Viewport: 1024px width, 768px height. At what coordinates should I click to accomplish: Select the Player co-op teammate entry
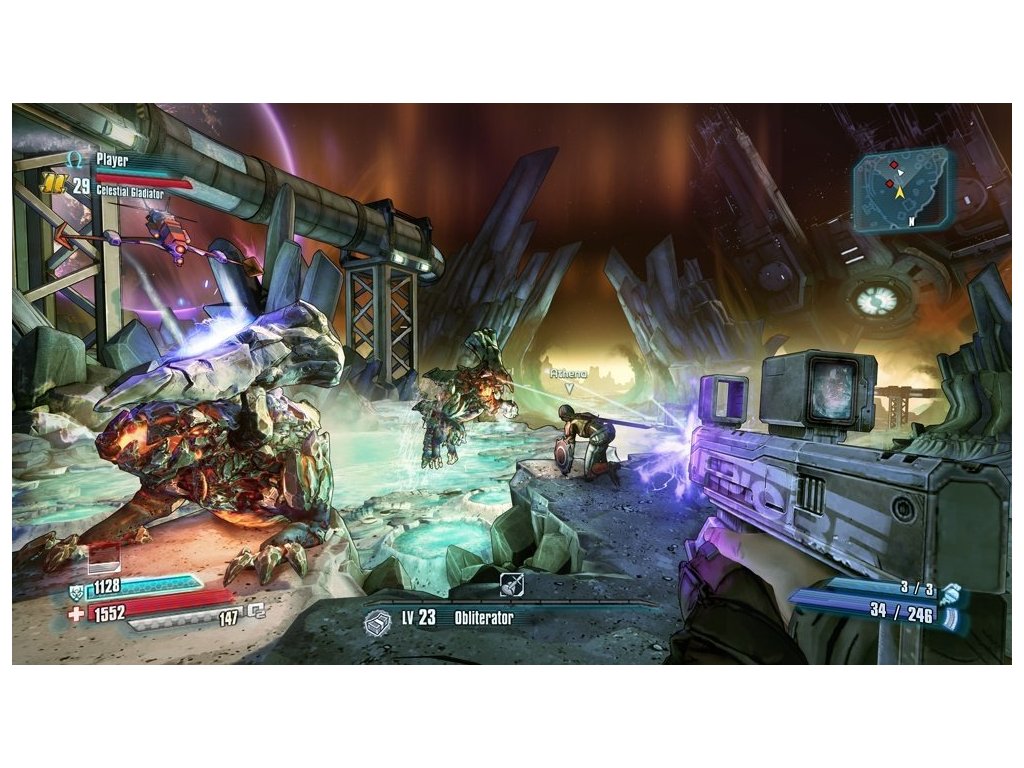click(x=116, y=159)
